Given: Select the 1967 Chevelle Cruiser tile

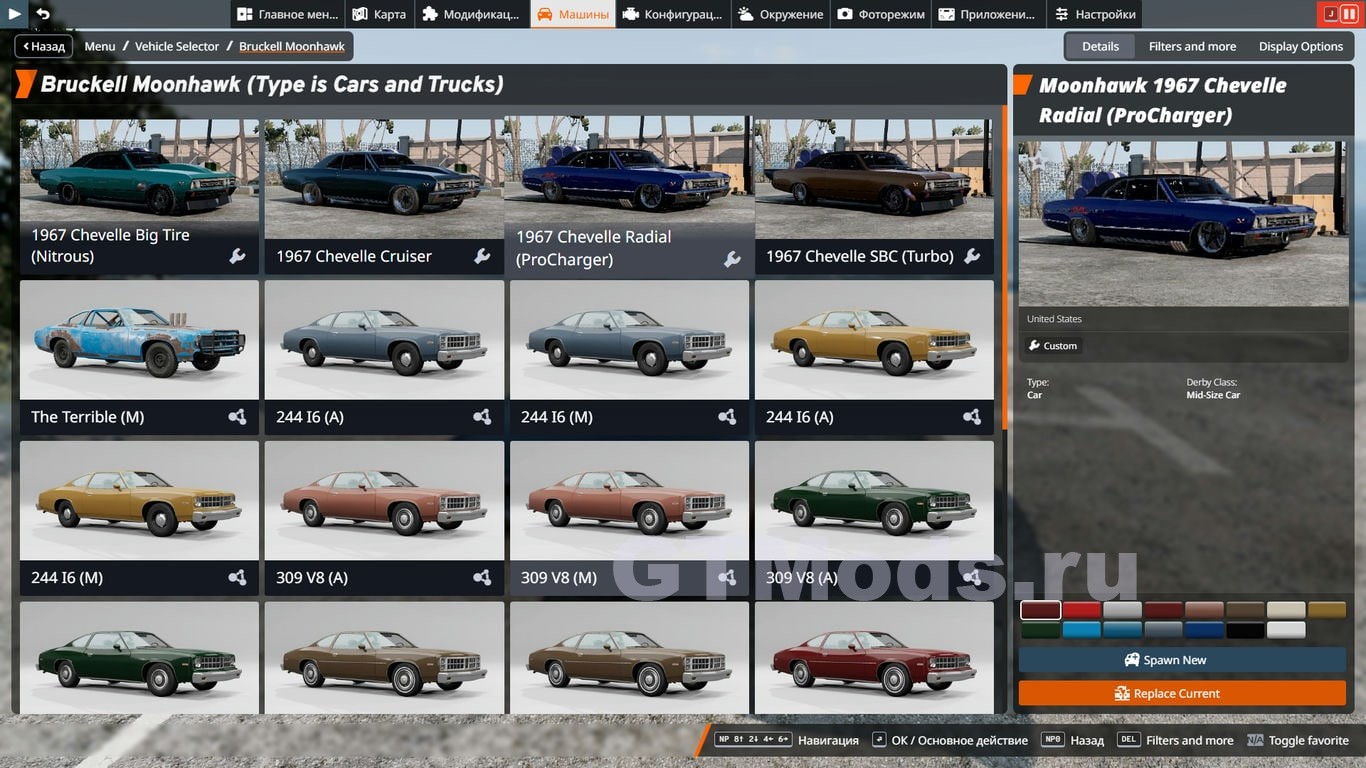Looking at the screenshot, I should point(384,196).
